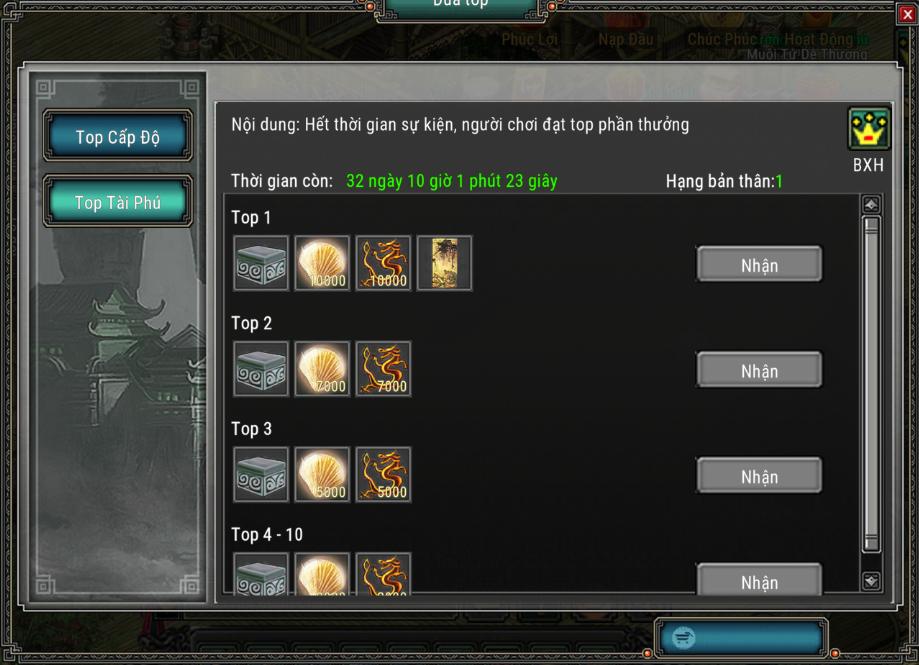Screen dimensions: 919x665
Task: Click Nhận for the Top 2 reward
Action: click(x=759, y=371)
